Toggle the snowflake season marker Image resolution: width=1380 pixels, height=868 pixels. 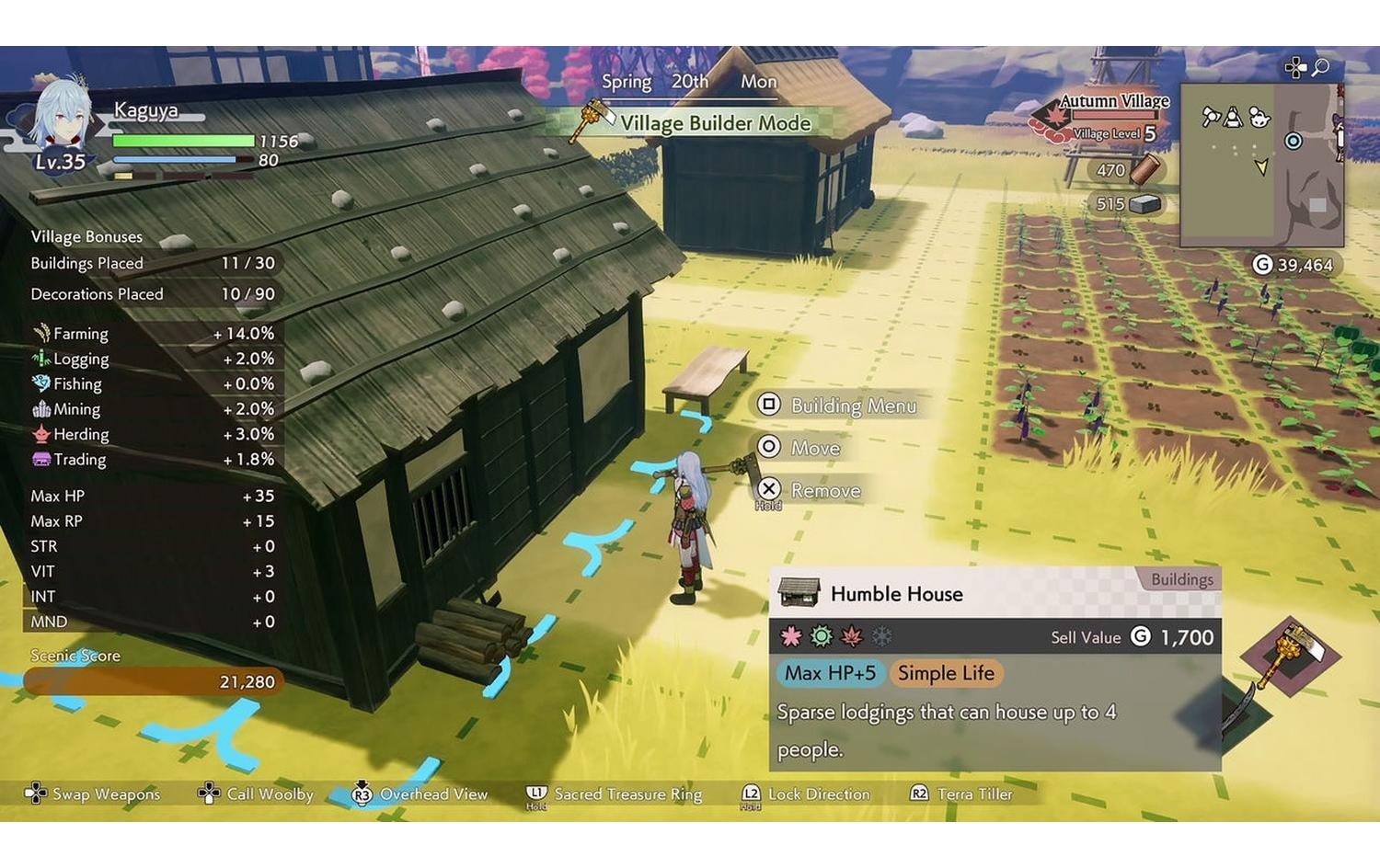tap(880, 636)
